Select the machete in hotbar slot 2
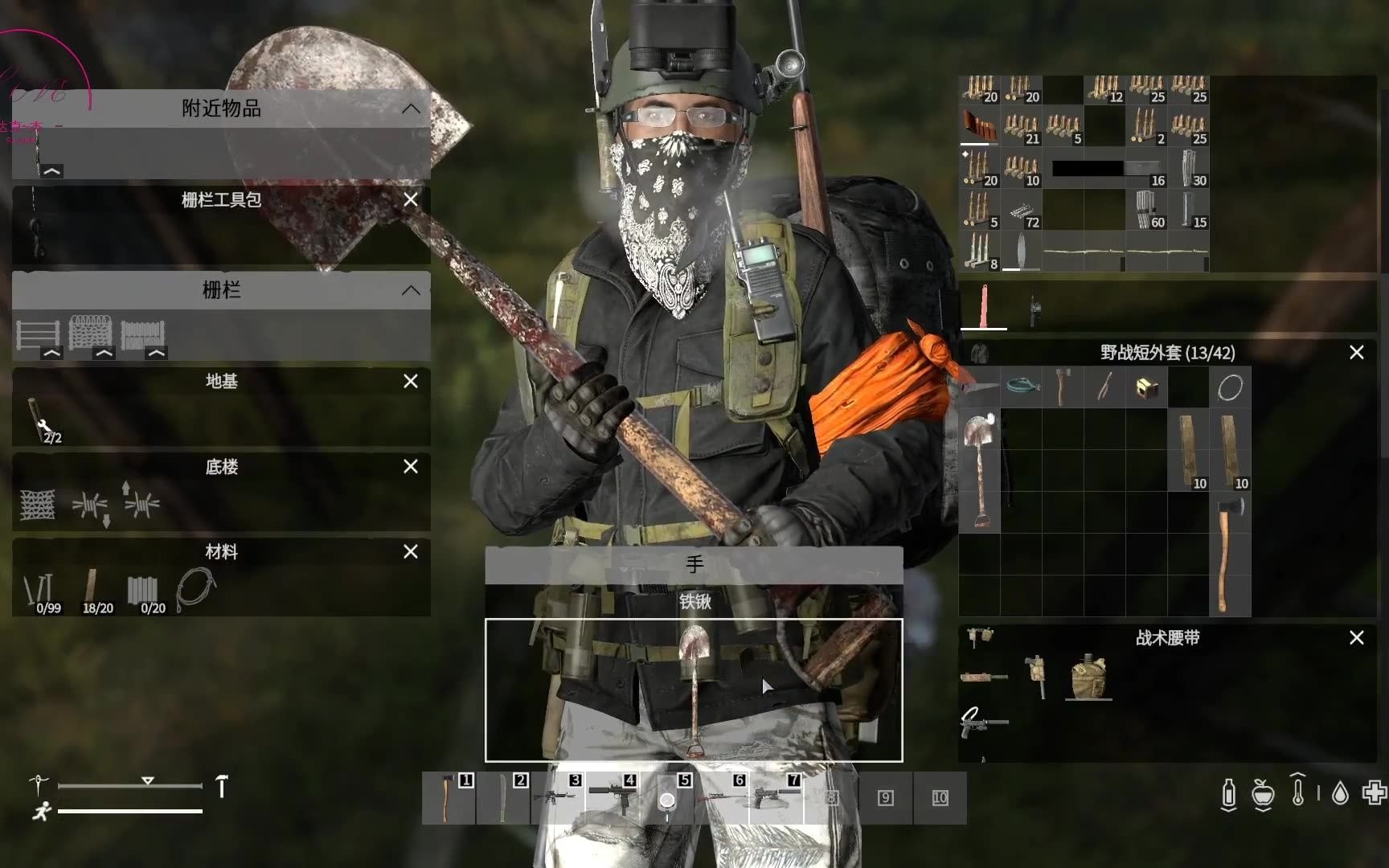 (505, 800)
